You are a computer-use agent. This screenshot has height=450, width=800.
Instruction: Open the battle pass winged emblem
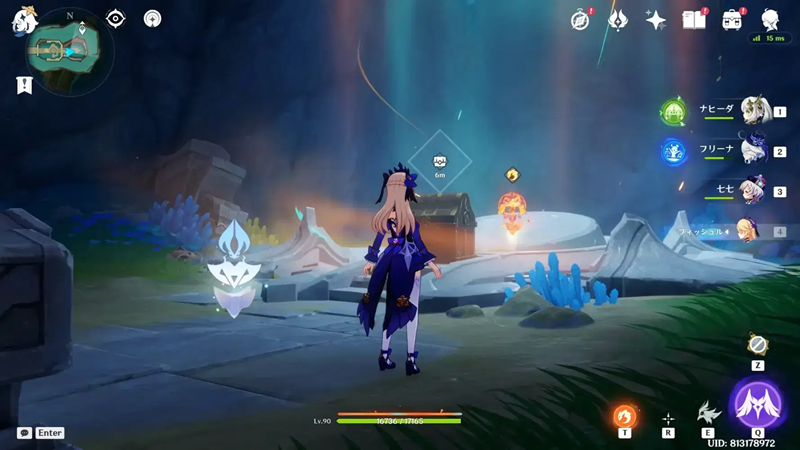[x=618, y=20]
